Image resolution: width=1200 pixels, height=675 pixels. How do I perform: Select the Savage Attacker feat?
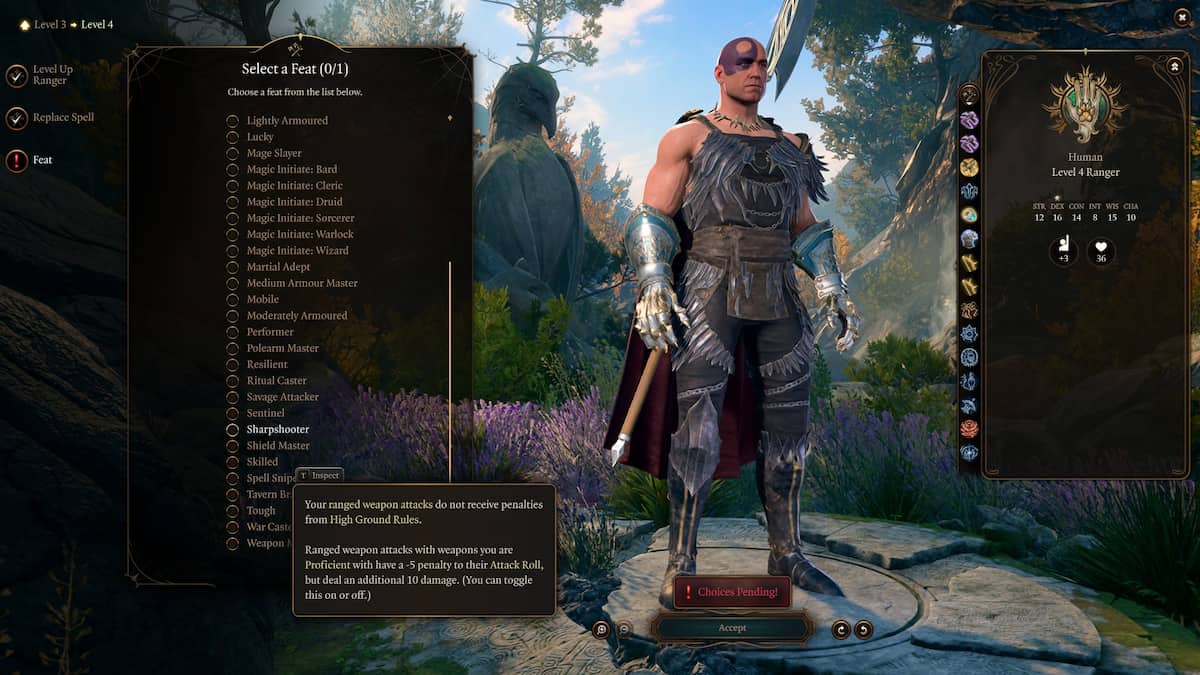(282, 397)
